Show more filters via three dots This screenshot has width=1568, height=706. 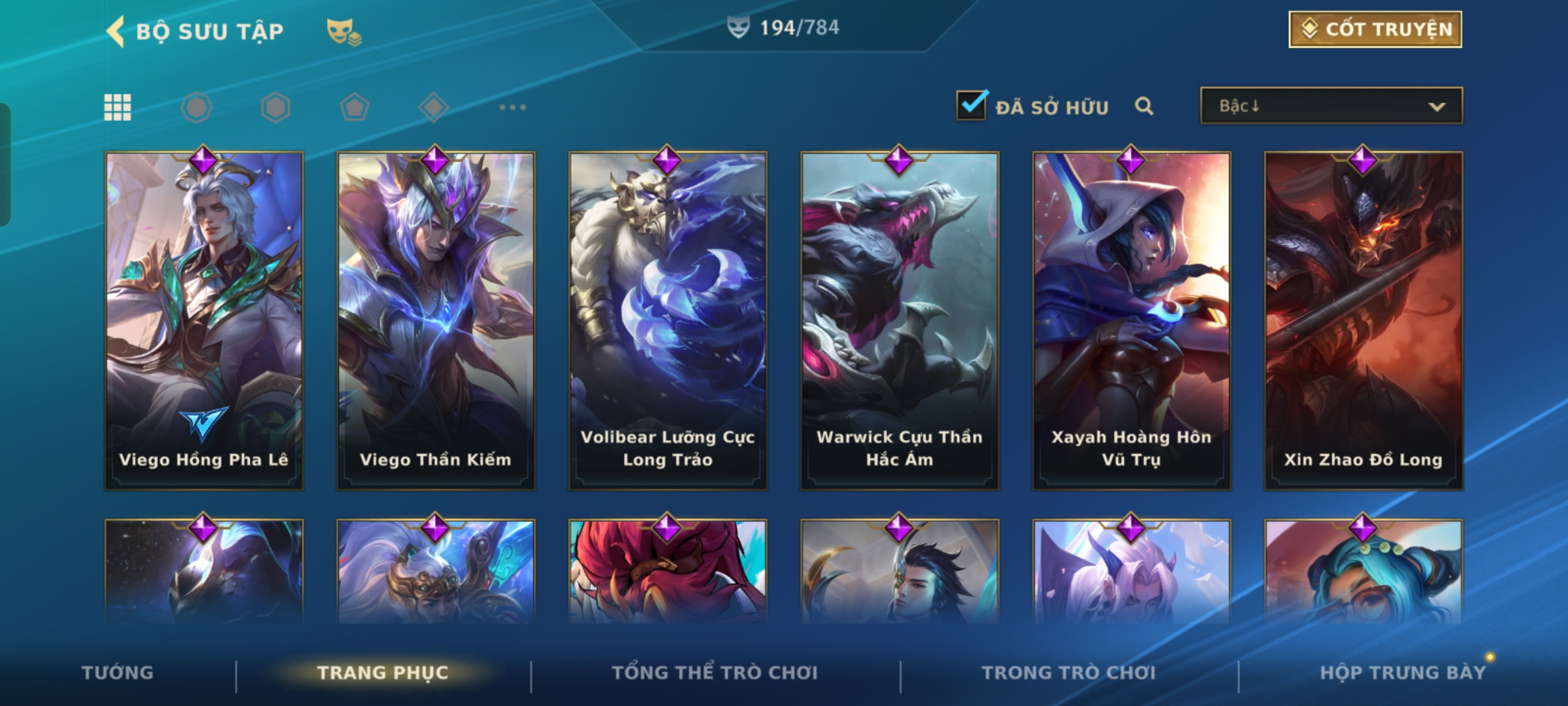pyautogui.click(x=512, y=107)
